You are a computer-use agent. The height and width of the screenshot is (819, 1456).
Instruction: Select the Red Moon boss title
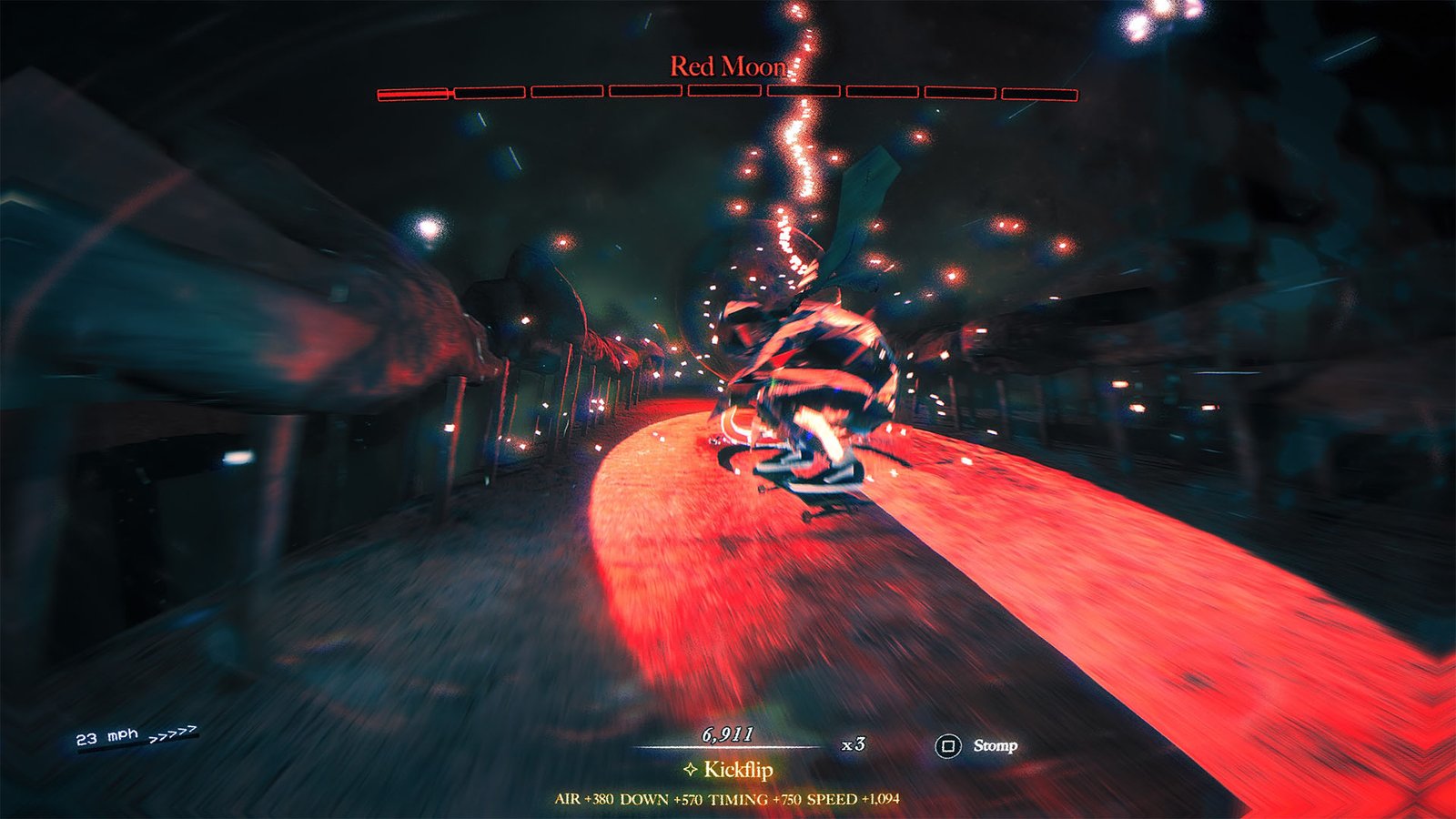tap(728, 66)
